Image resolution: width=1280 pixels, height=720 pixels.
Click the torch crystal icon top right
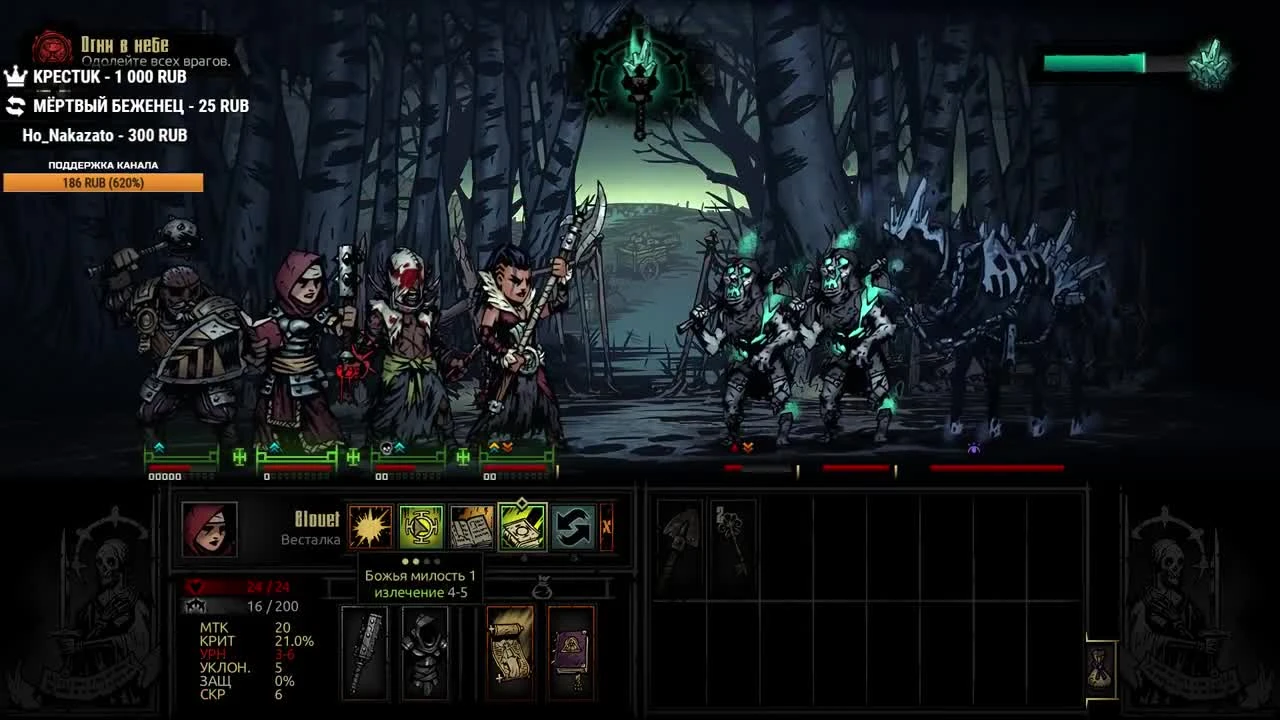pos(1212,60)
